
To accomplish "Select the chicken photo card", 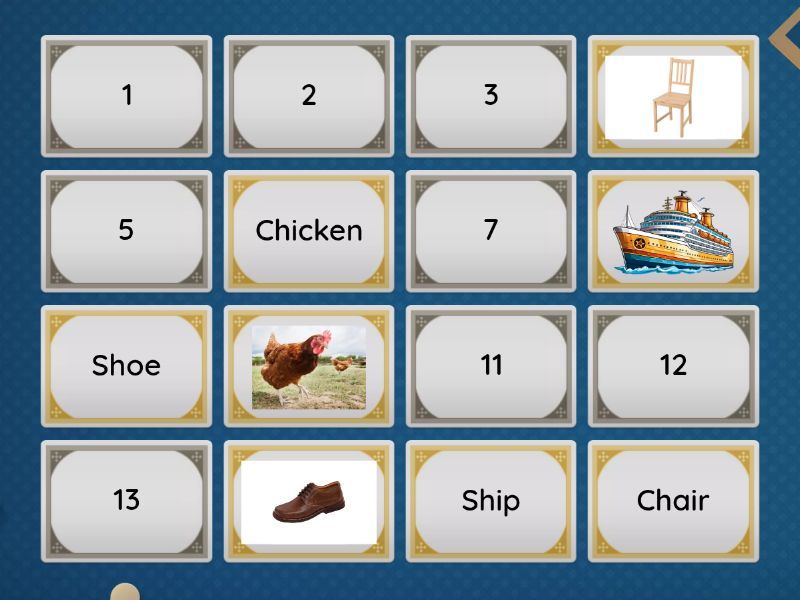I will 309,366.
